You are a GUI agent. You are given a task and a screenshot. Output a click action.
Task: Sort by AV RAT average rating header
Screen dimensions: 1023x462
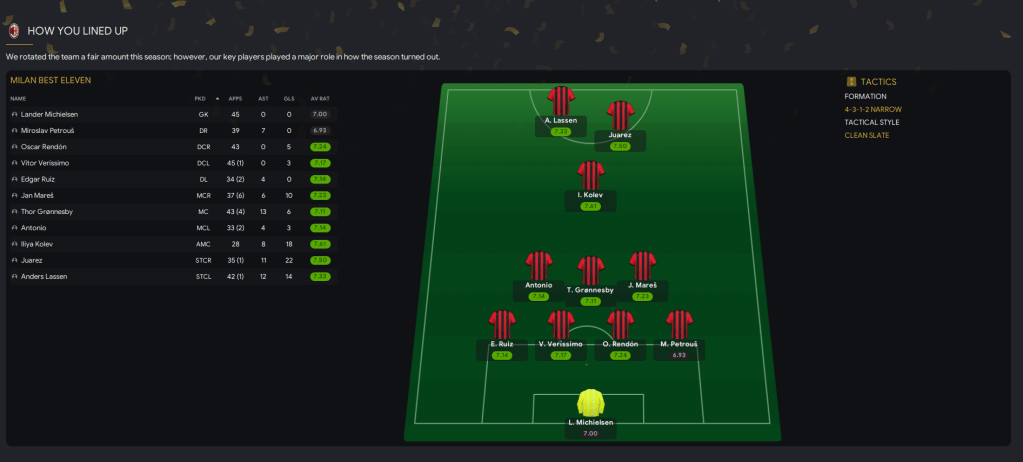[320, 98]
